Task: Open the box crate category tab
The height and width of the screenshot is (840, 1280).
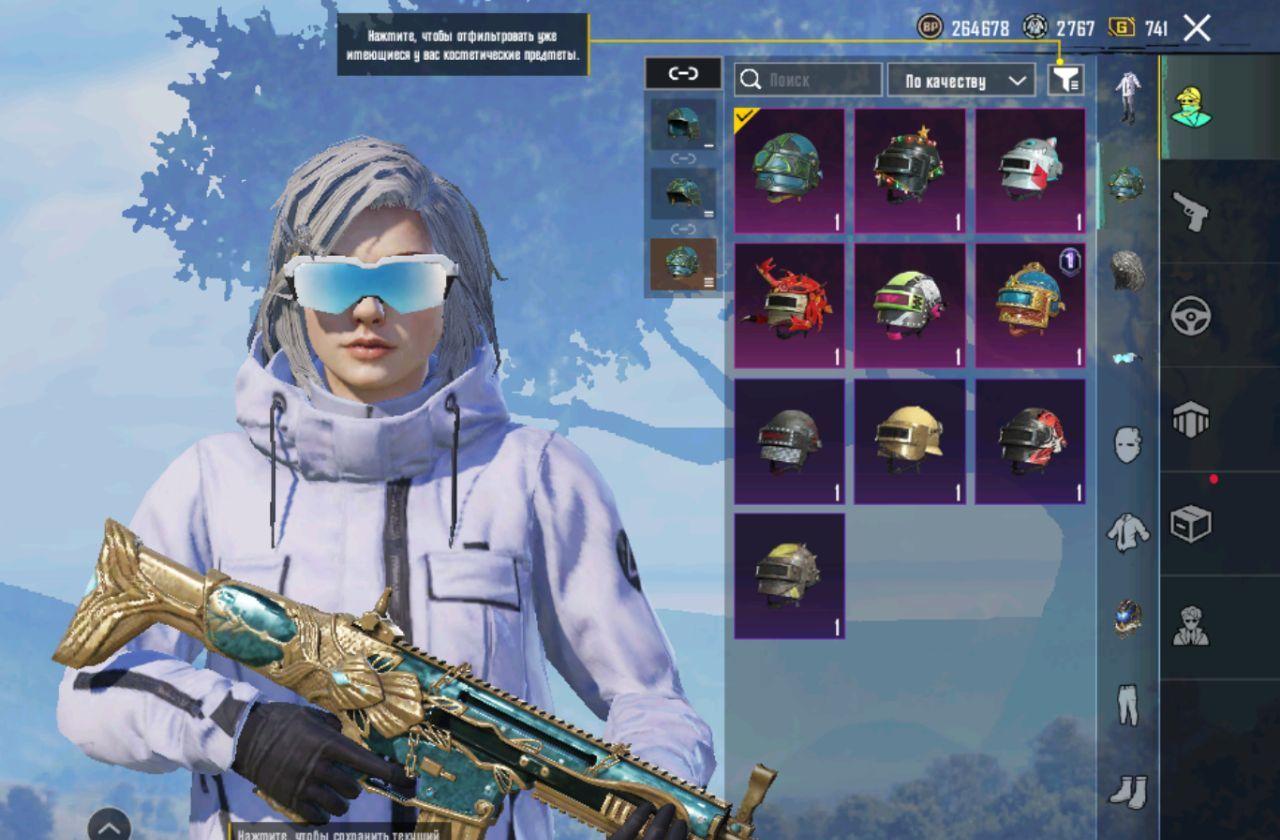Action: [x=1191, y=523]
